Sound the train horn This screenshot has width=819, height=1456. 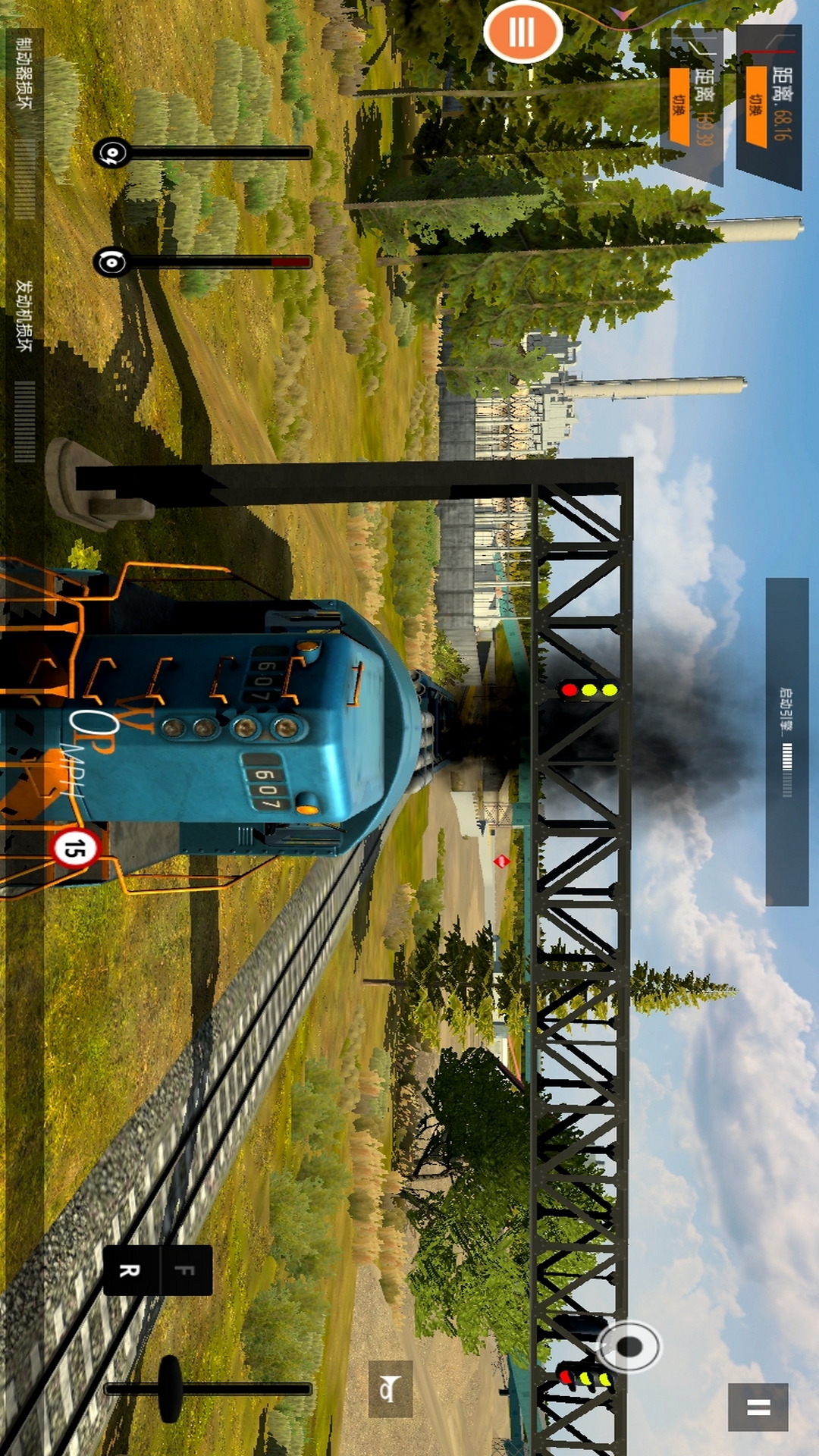390,1389
